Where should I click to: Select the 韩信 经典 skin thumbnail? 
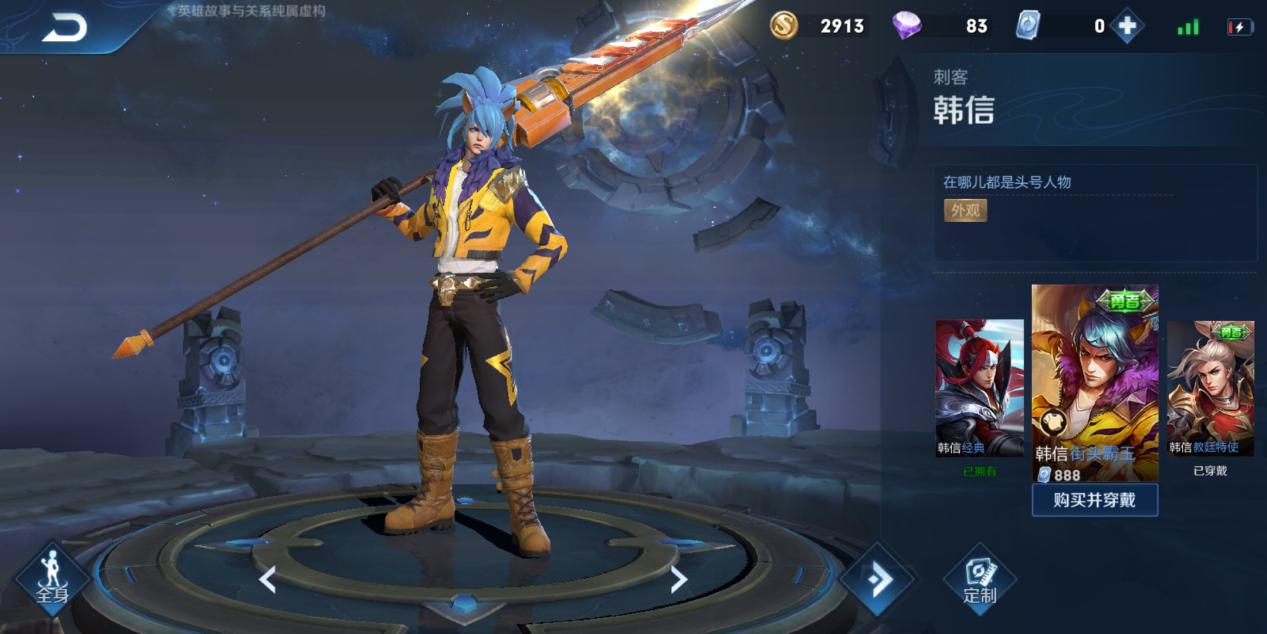979,388
